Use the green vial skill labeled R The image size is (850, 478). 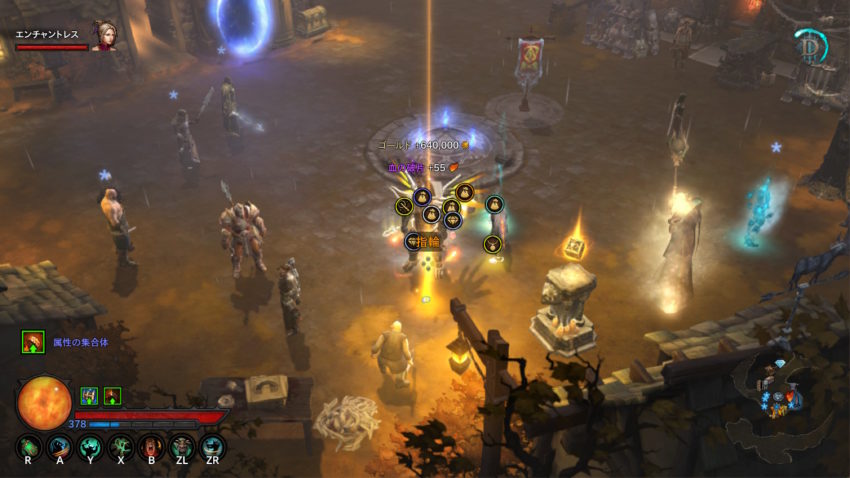(x=29, y=447)
